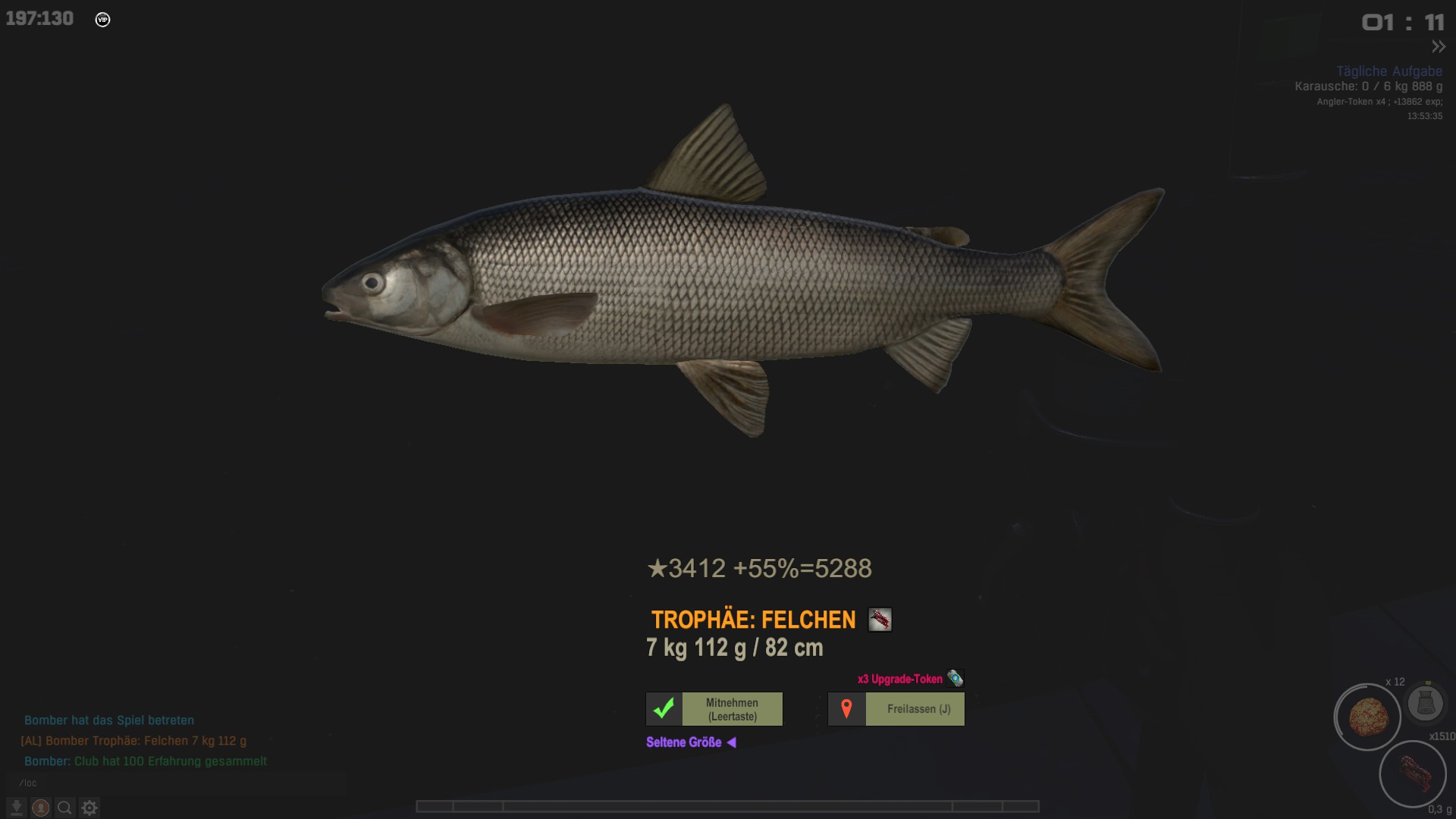Viewport: 1456px width, 819px height.
Task: Select the red bloodworm bait slot
Action: click(1413, 773)
